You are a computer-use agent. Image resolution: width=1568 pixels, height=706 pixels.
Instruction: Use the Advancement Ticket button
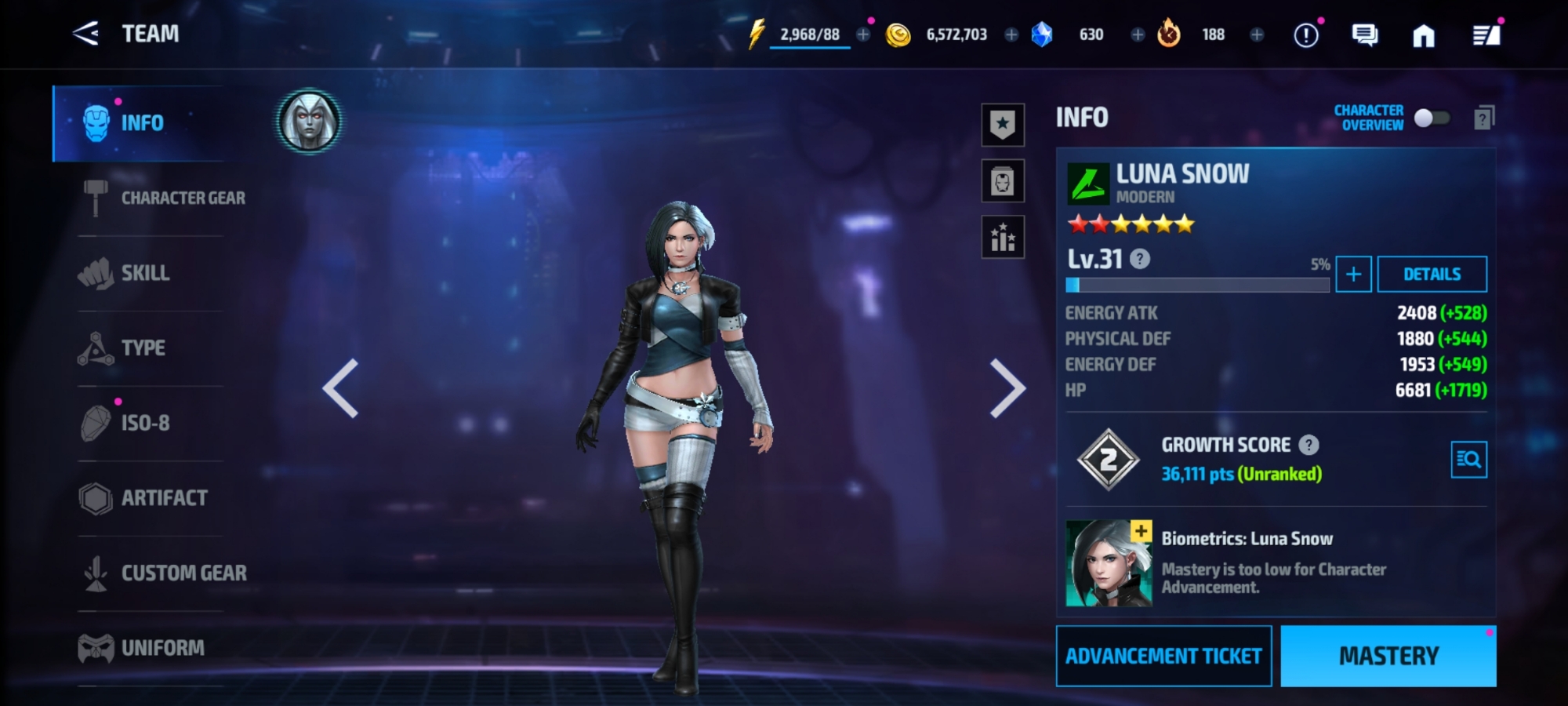coord(1163,656)
